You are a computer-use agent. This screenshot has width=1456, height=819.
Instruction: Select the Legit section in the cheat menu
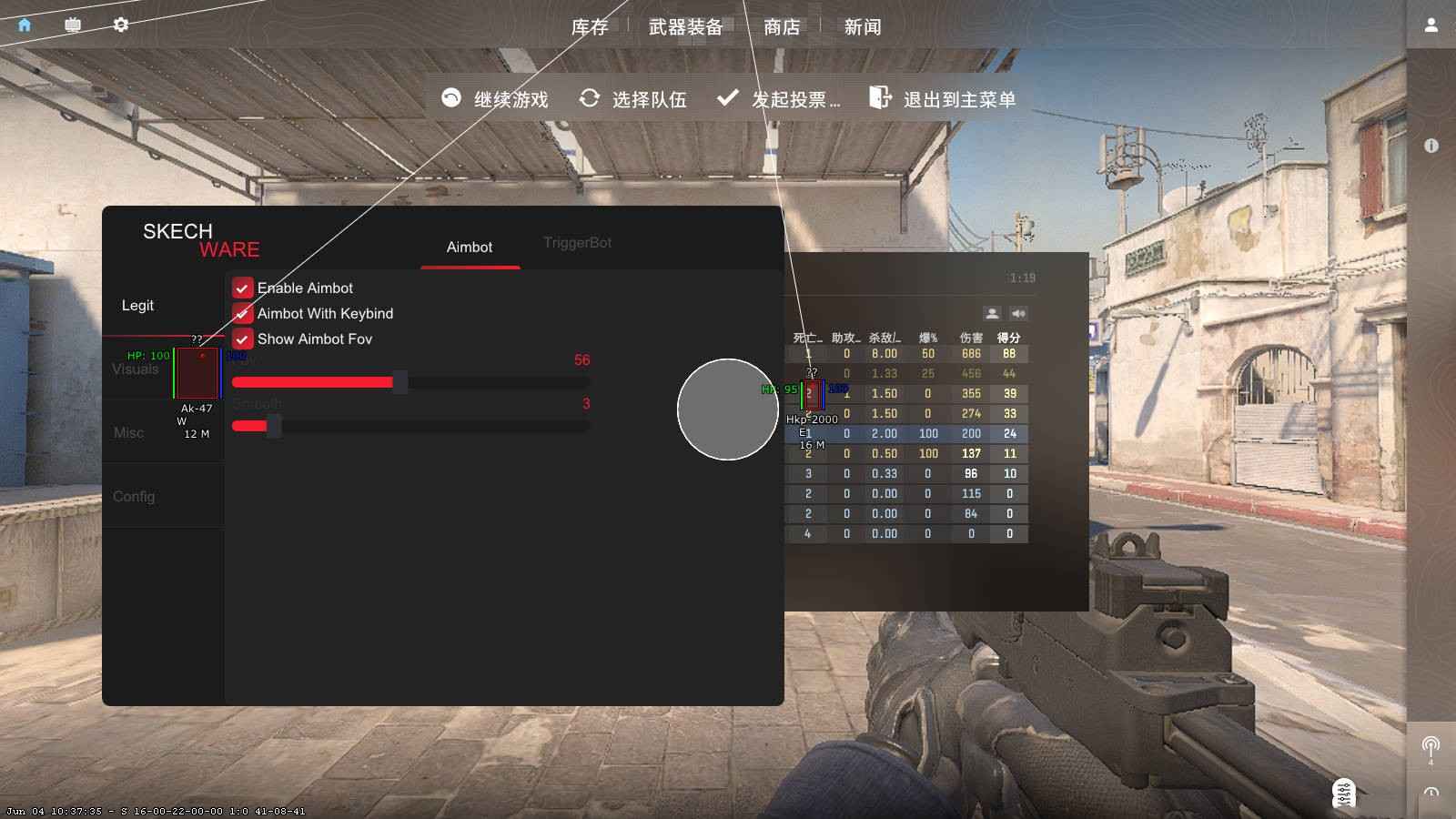point(137,305)
